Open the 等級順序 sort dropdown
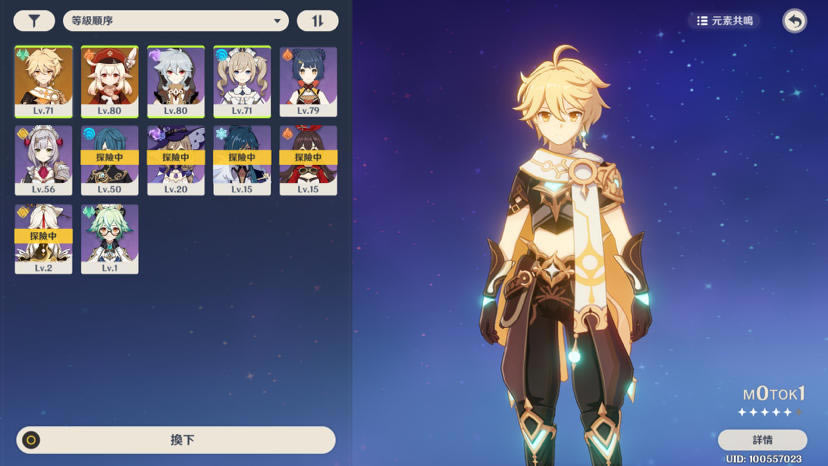828x466 pixels. coord(175,21)
